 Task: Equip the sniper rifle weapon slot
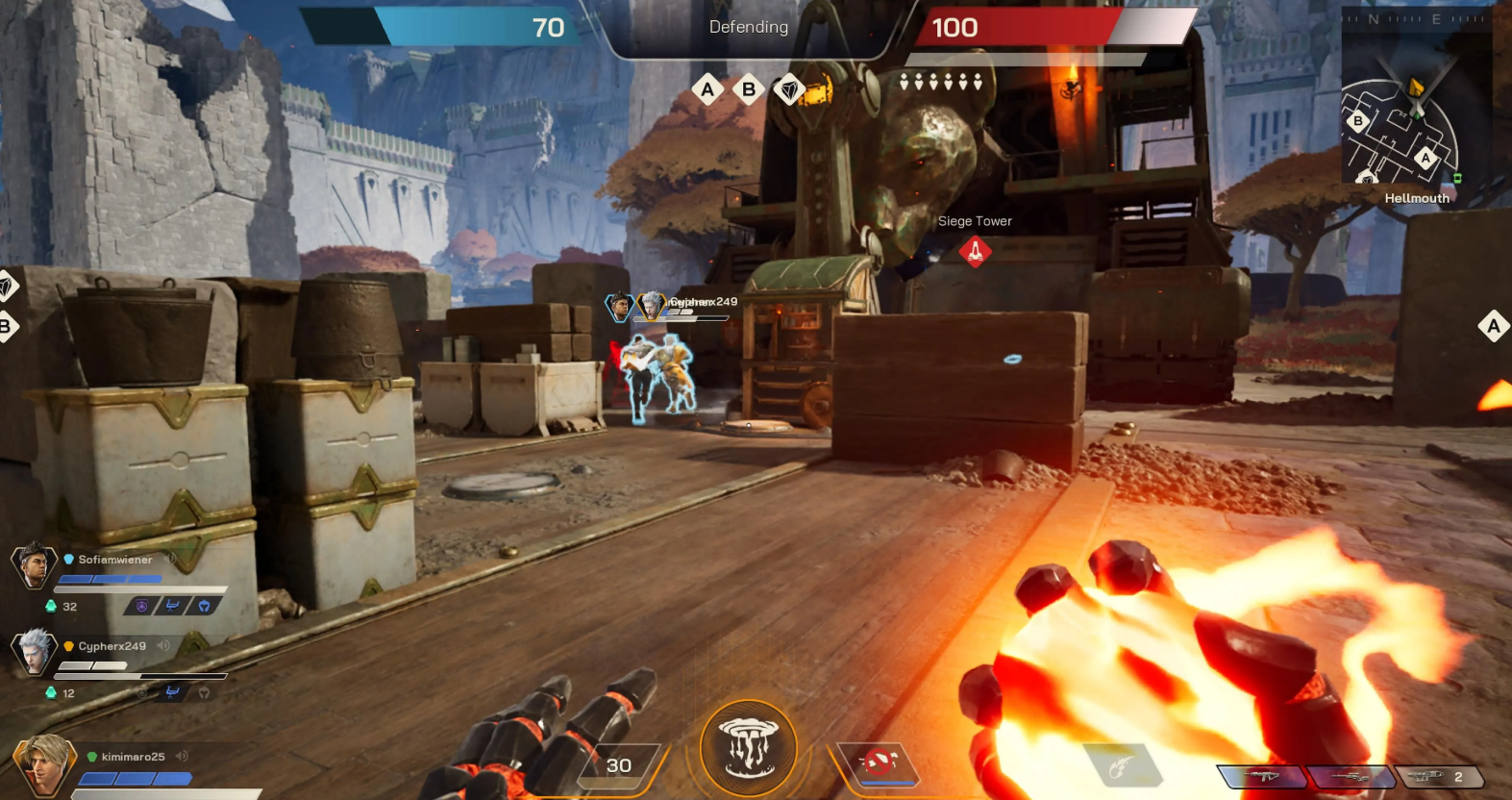click(1350, 777)
